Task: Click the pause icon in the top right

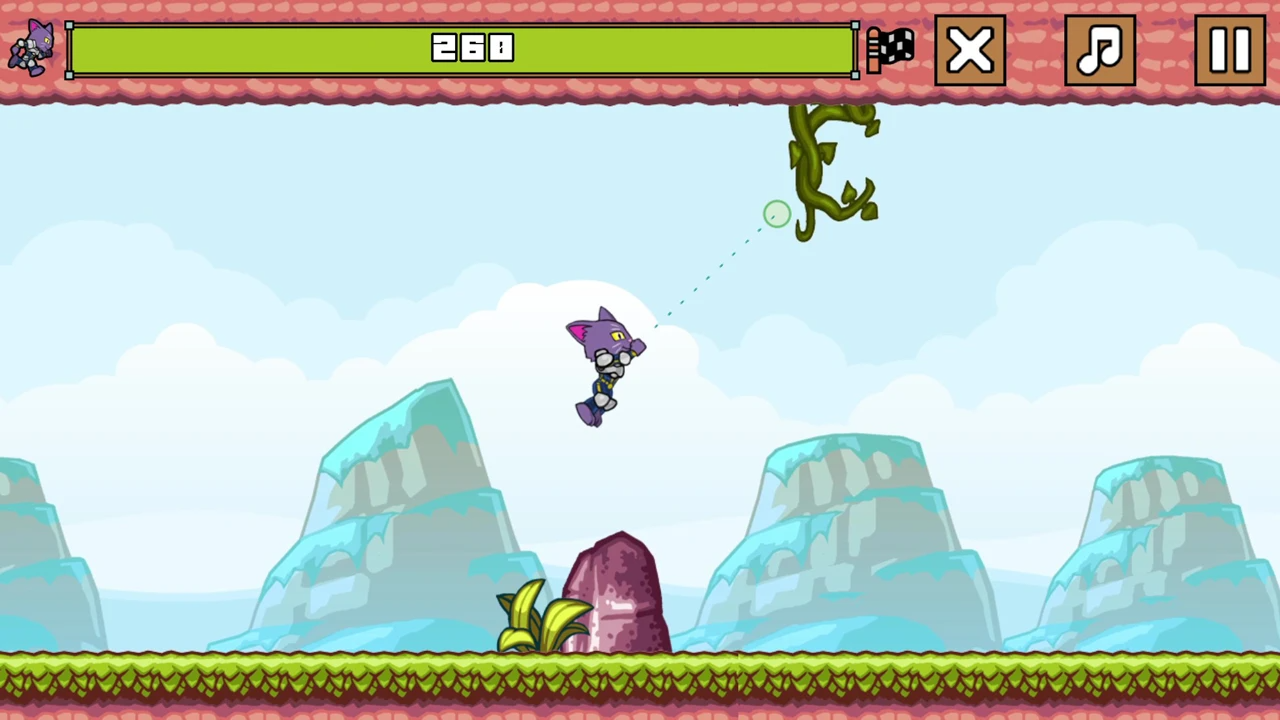Action: click(1229, 48)
